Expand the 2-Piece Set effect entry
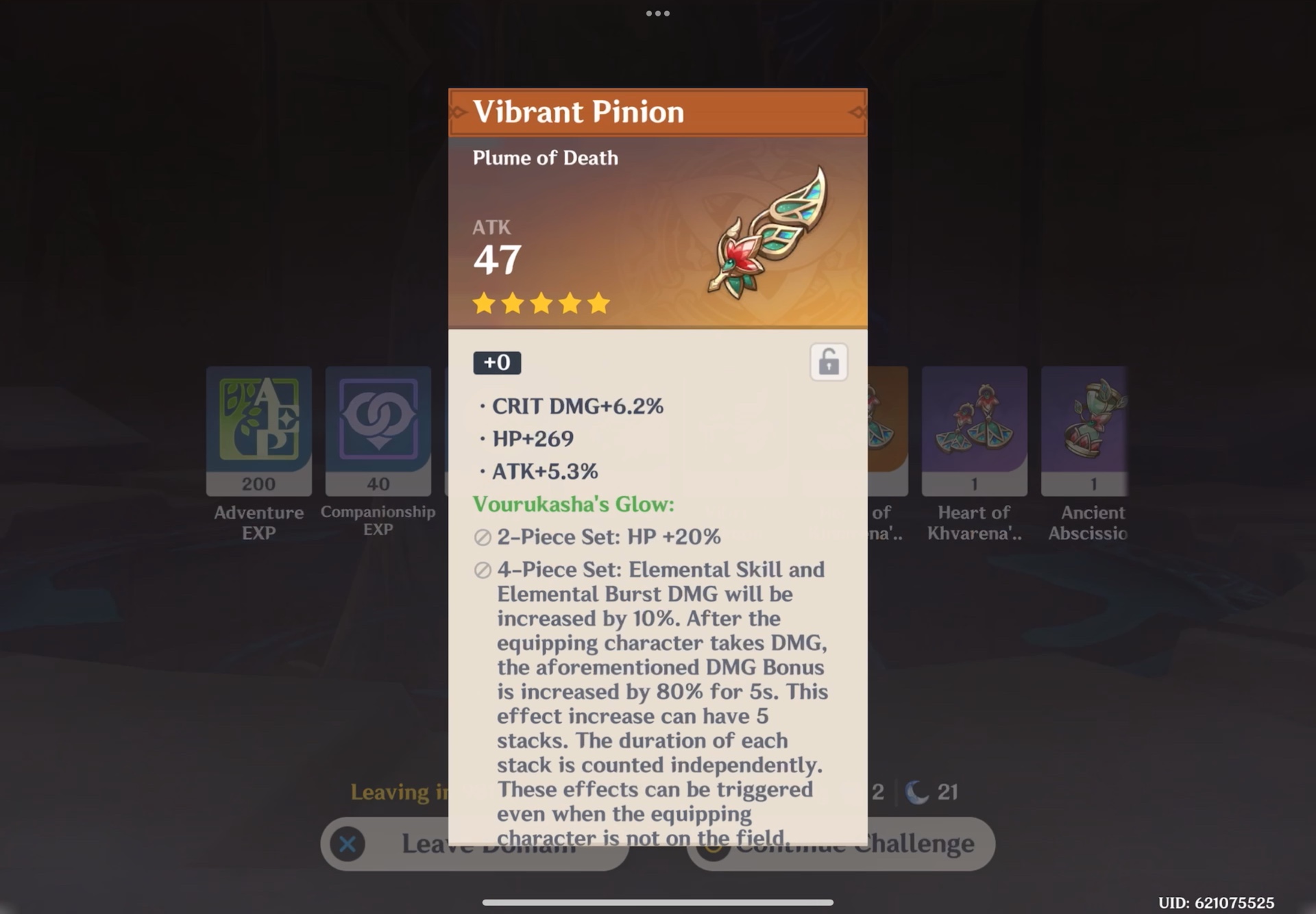This screenshot has width=1316, height=914. (x=609, y=537)
